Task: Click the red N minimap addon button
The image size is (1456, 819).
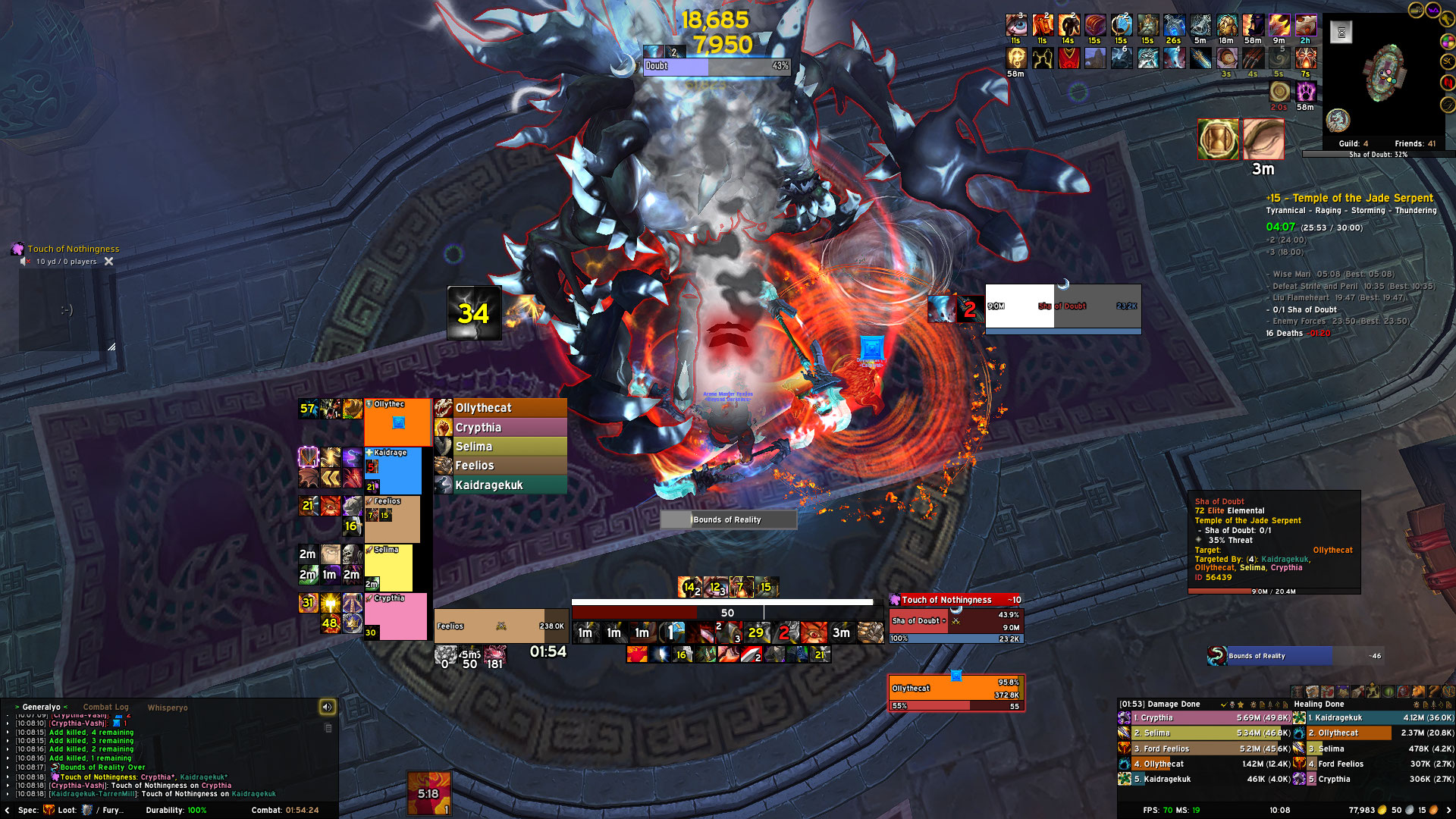Action: tap(1448, 82)
